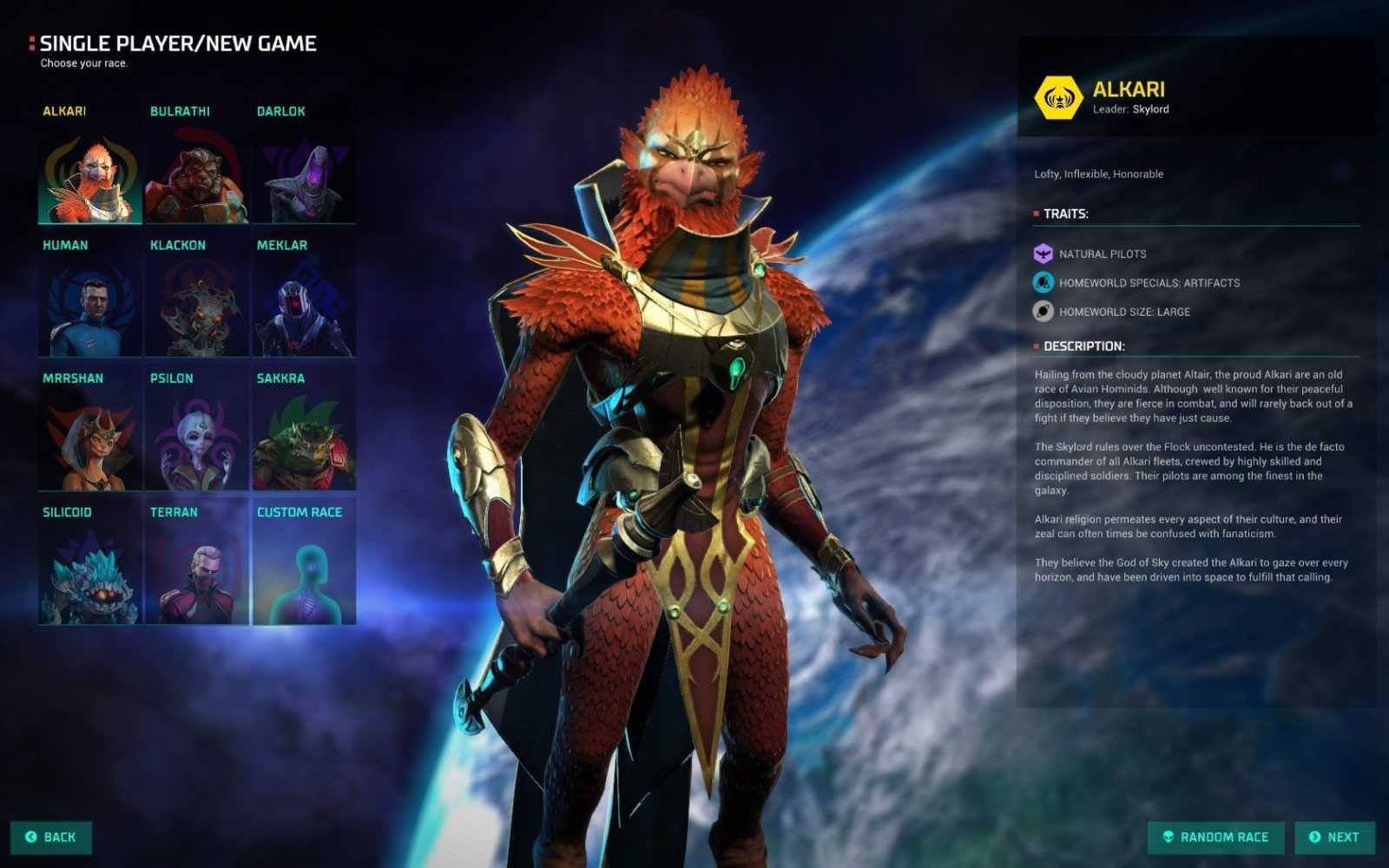This screenshot has height=868, width=1389.
Task: Choose the Silicoid race portrait
Action: tap(89, 575)
